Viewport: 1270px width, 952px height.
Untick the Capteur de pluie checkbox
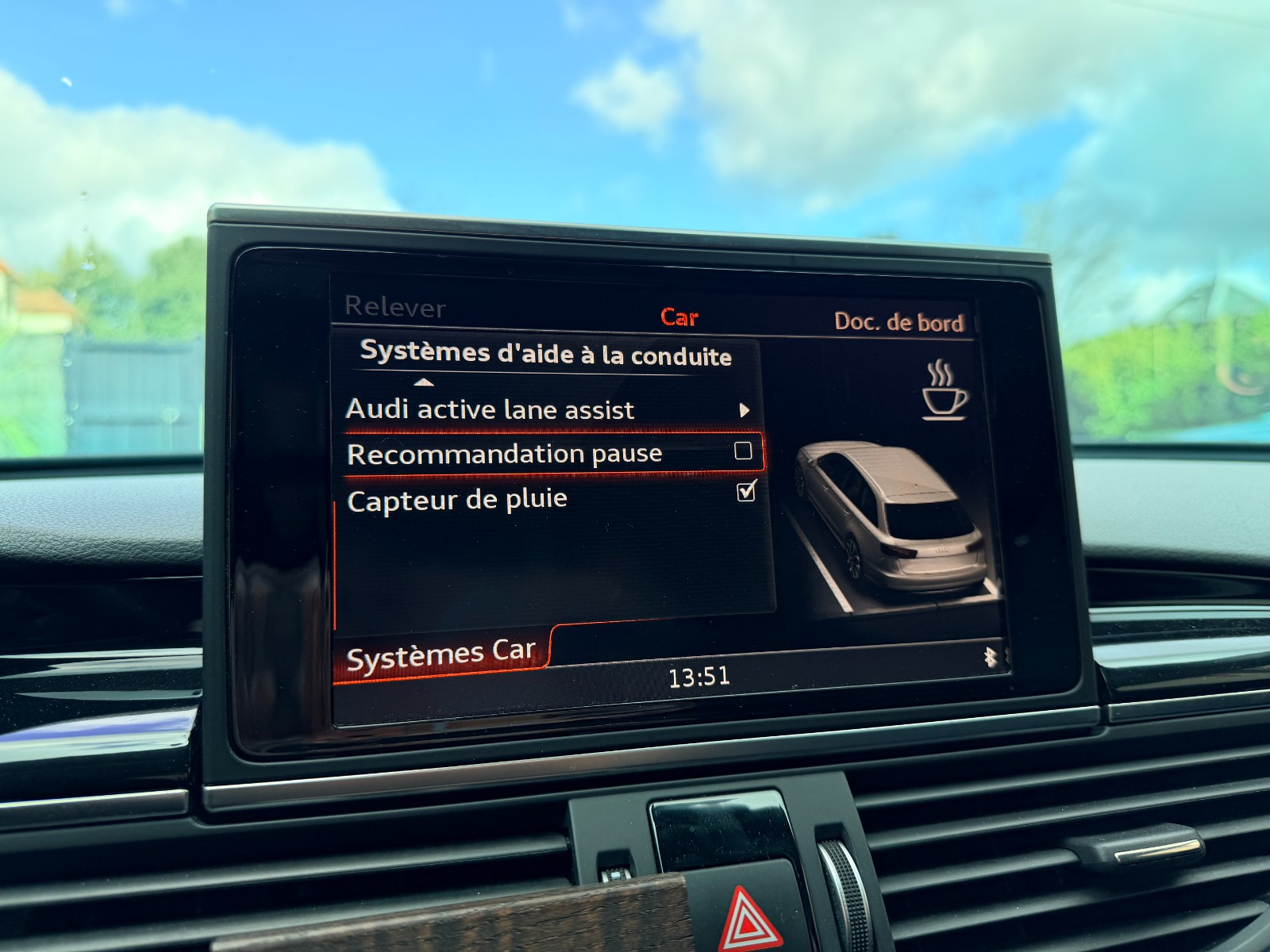click(746, 493)
